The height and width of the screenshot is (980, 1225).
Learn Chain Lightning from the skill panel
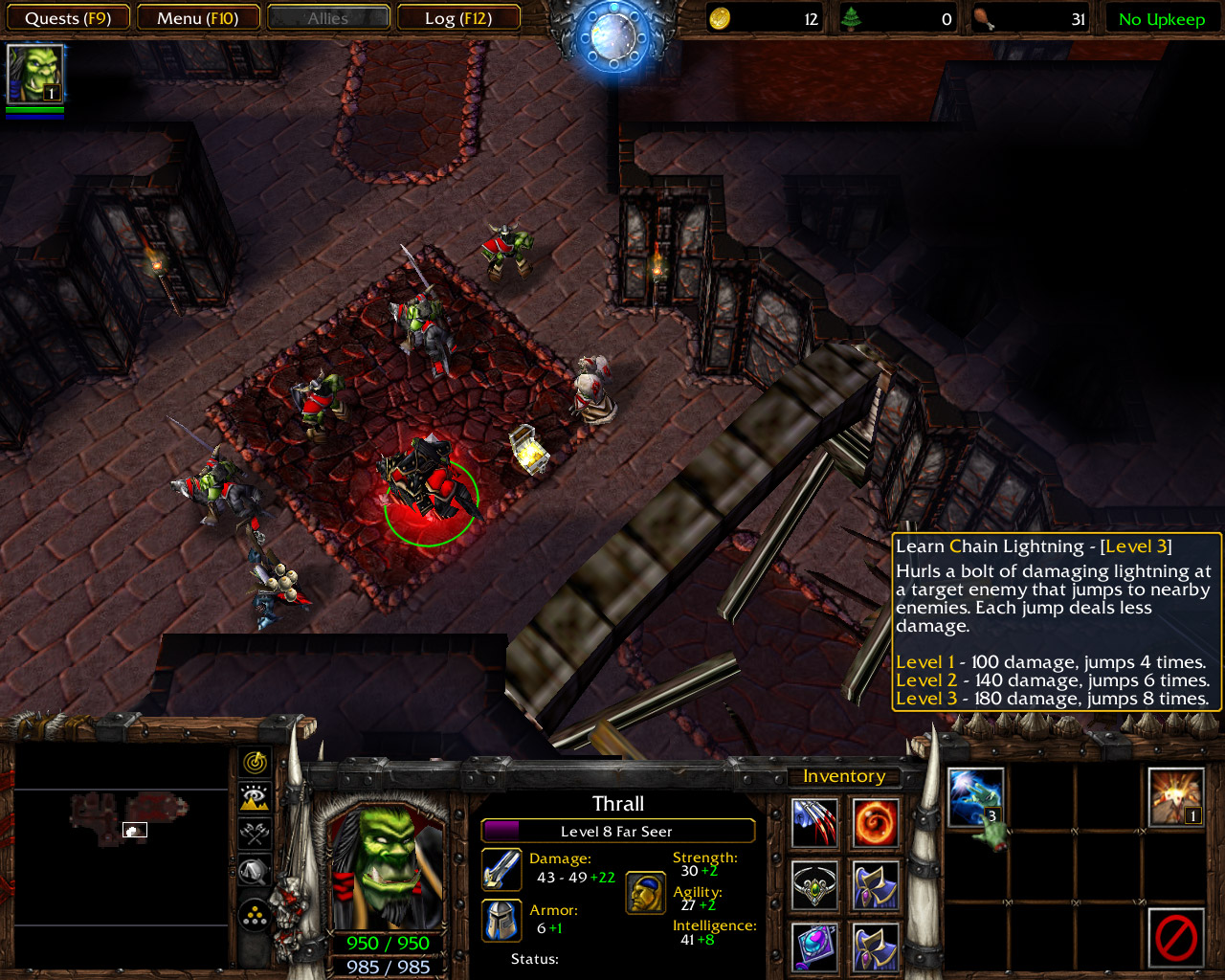973,797
